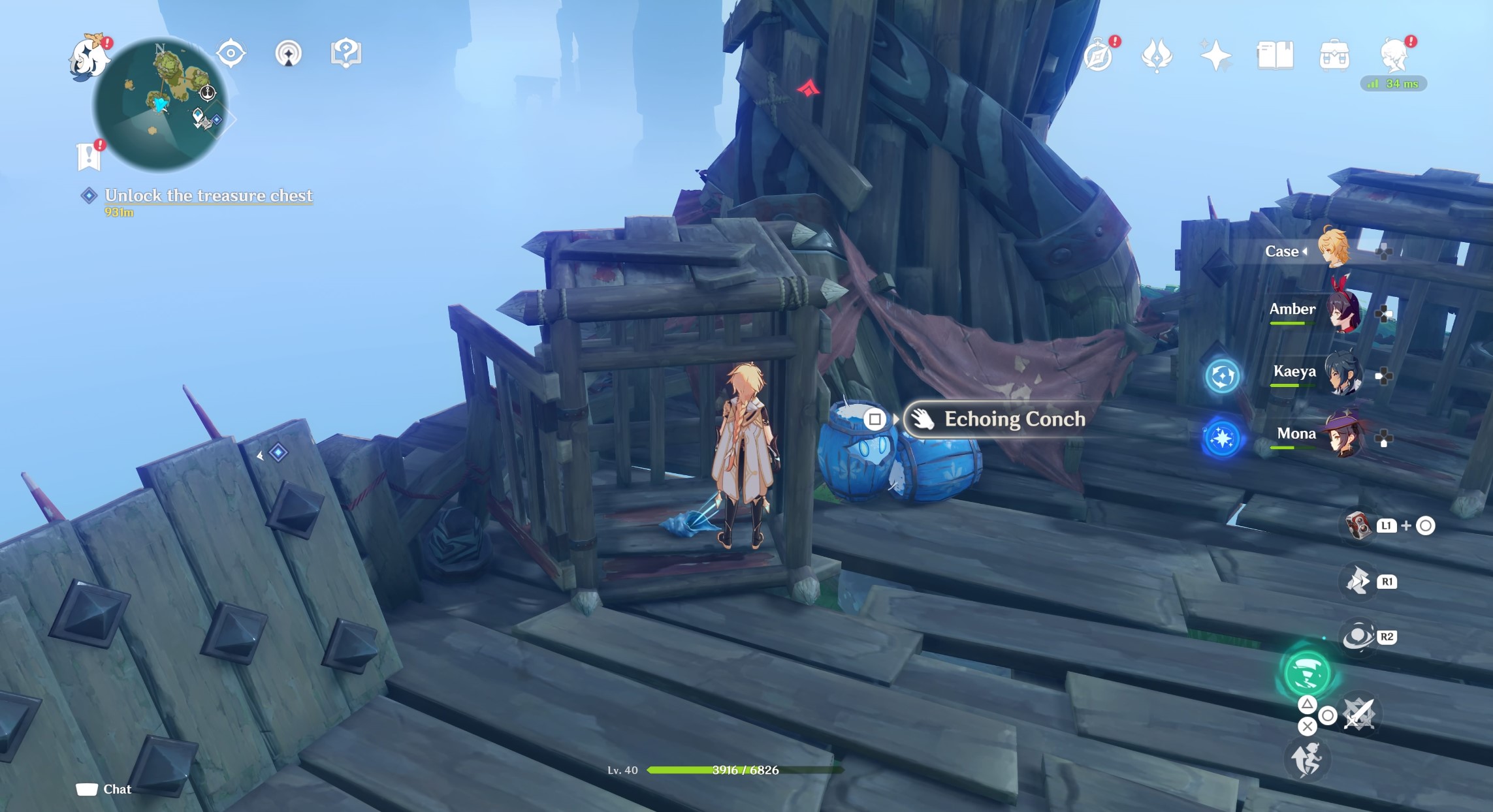Select the Unlock the treasure chest objective
This screenshot has height=812, width=1493.
(x=208, y=196)
